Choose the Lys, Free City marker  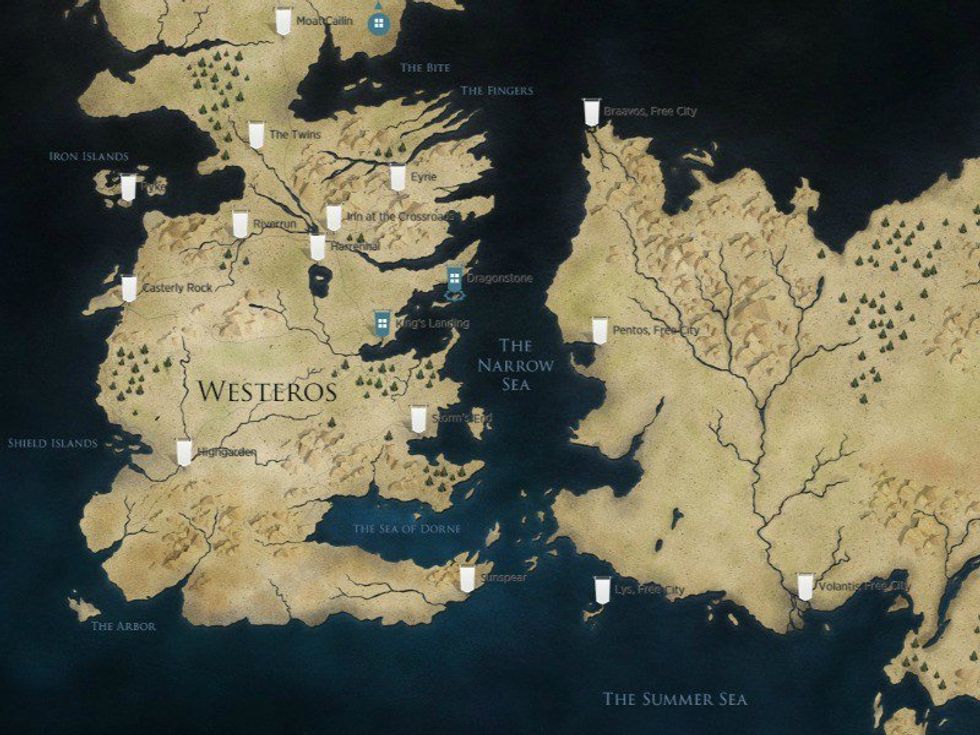pyautogui.click(x=601, y=590)
